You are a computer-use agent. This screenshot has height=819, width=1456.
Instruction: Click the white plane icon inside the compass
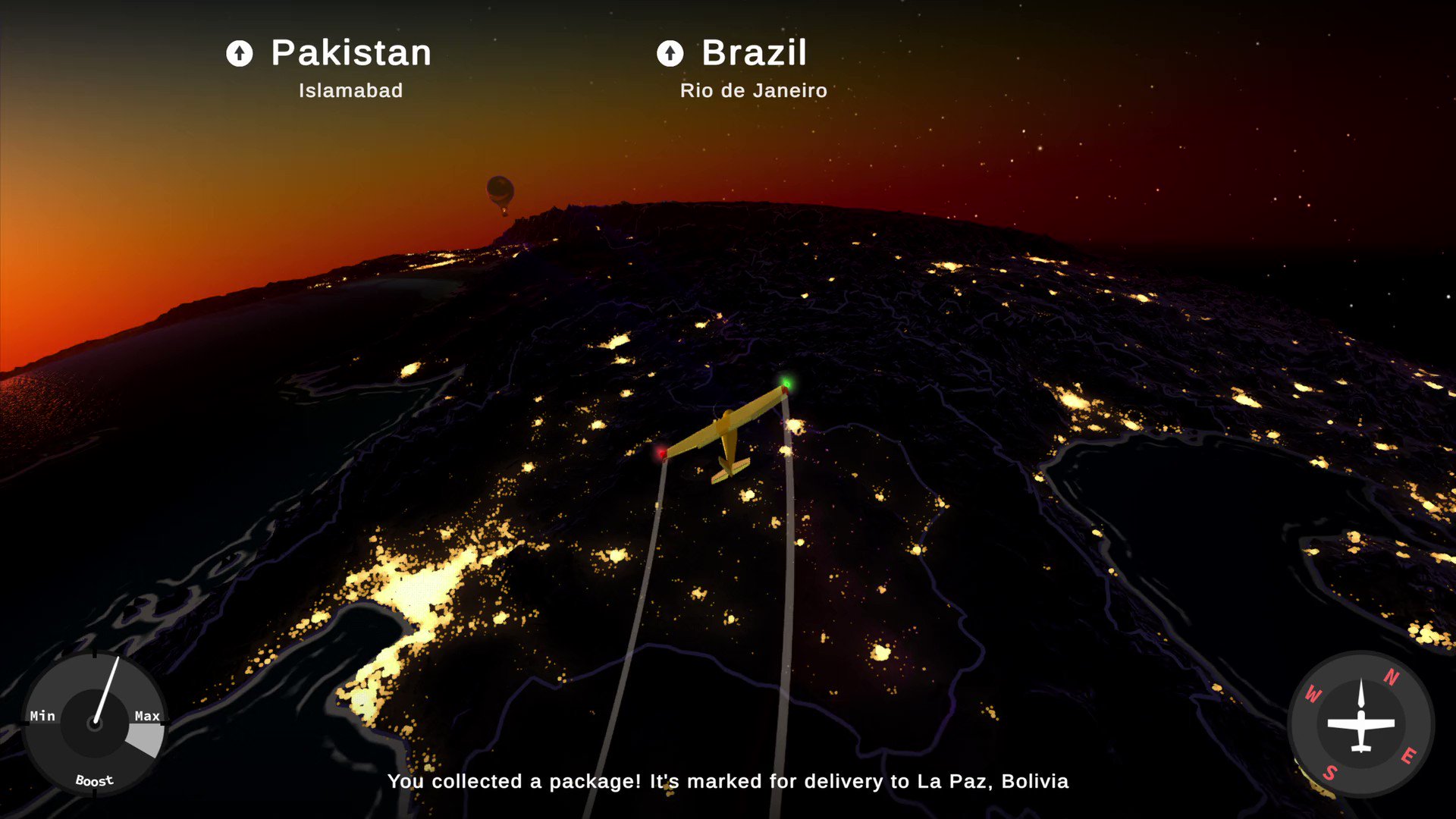click(1361, 726)
